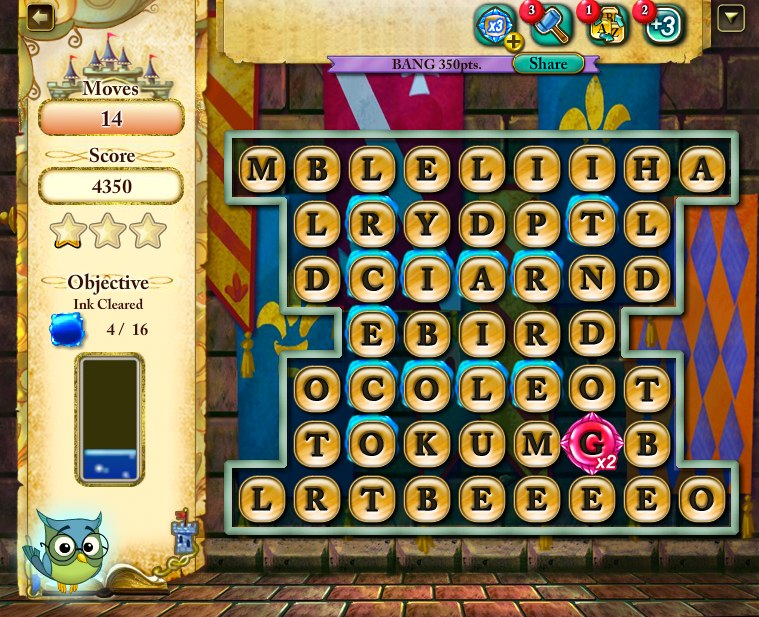
Task: Use the +3 moves booster
Action: (x=662, y=24)
